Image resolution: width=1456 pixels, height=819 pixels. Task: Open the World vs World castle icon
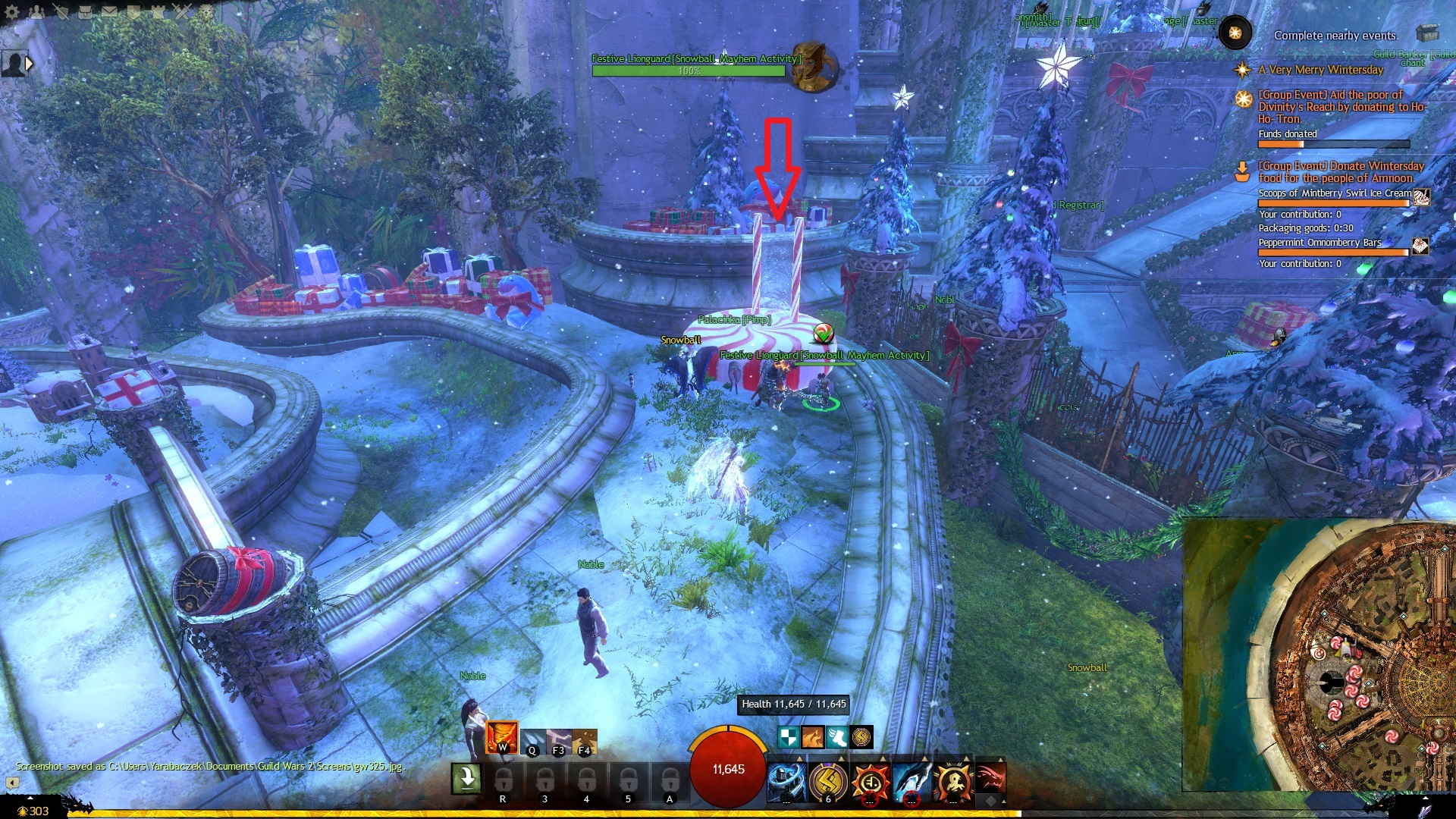[x=158, y=11]
